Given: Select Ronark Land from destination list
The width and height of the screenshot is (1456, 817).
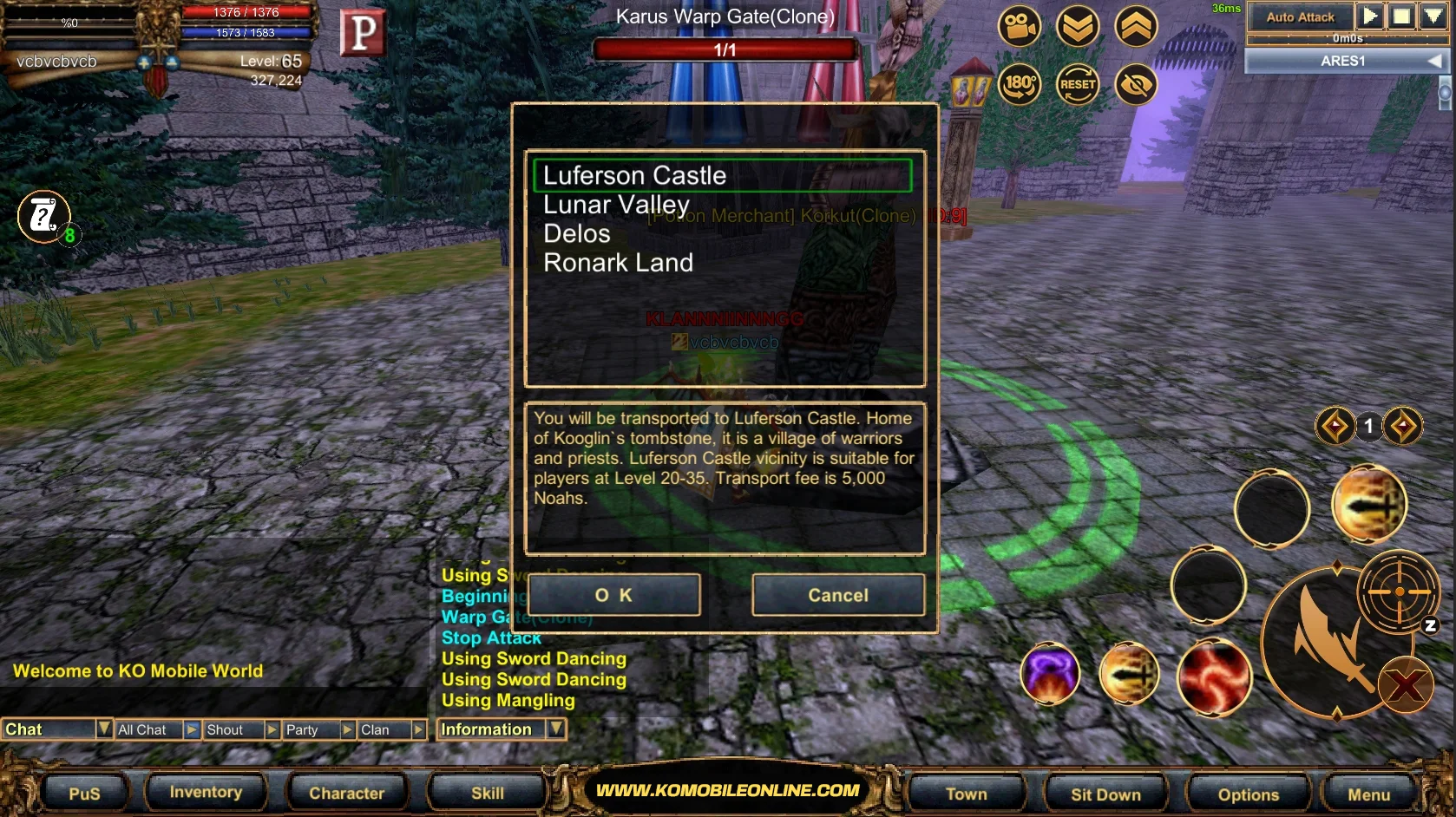Looking at the screenshot, I should pyautogui.click(x=618, y=263).
